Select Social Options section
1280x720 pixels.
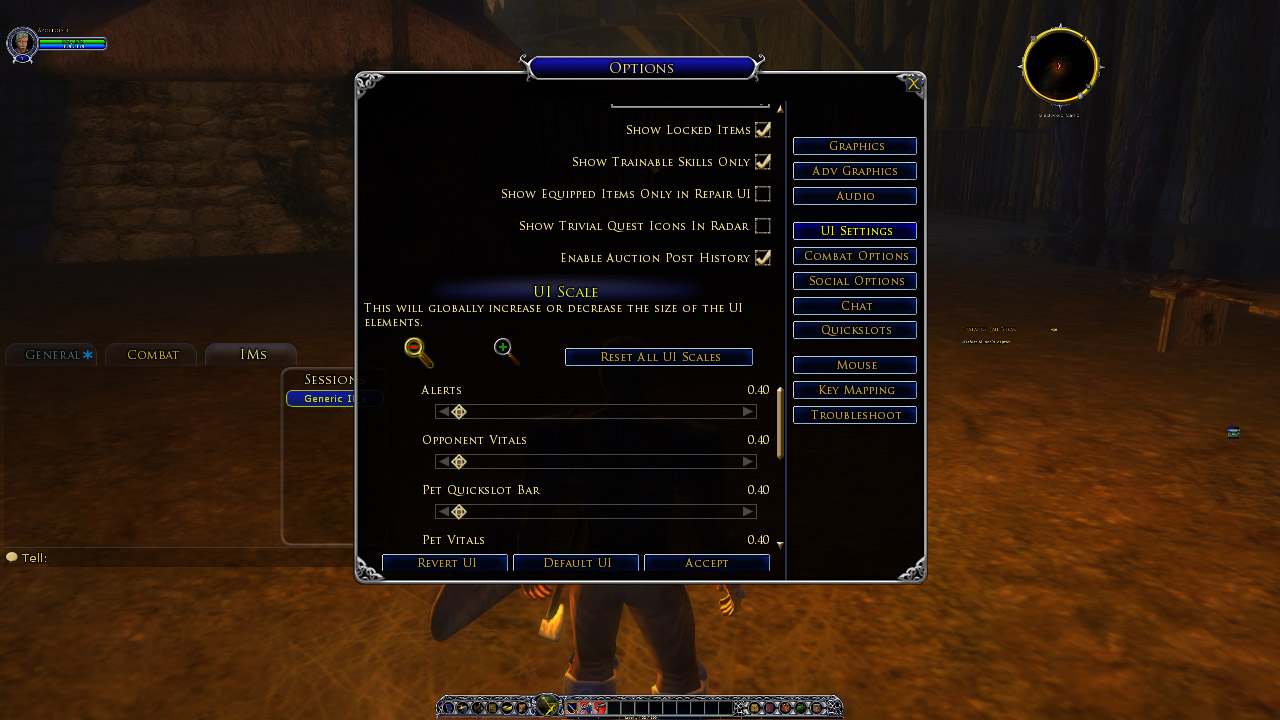tap(855, 281)
